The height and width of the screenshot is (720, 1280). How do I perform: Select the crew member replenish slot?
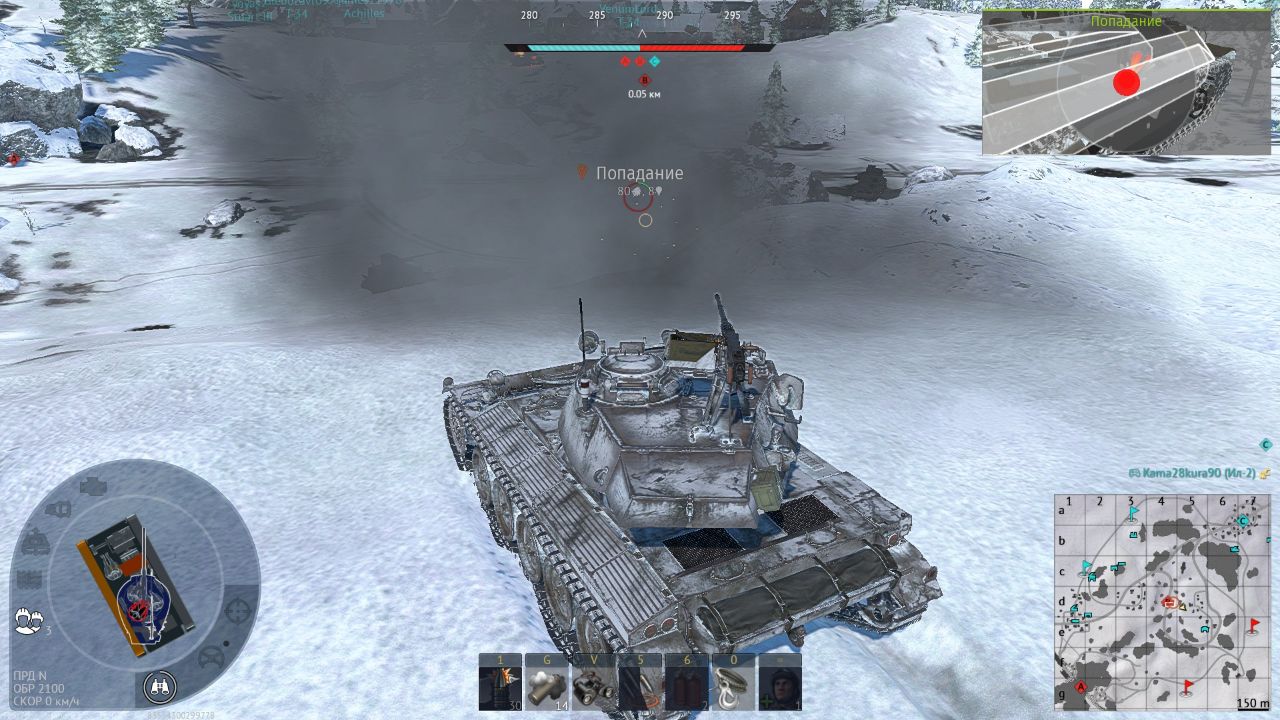(x=779, y=687)
